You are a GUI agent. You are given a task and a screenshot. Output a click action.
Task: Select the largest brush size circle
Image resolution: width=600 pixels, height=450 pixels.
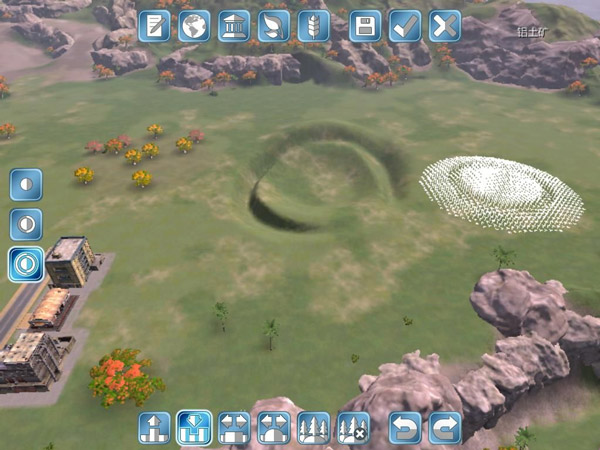[26, 264]
